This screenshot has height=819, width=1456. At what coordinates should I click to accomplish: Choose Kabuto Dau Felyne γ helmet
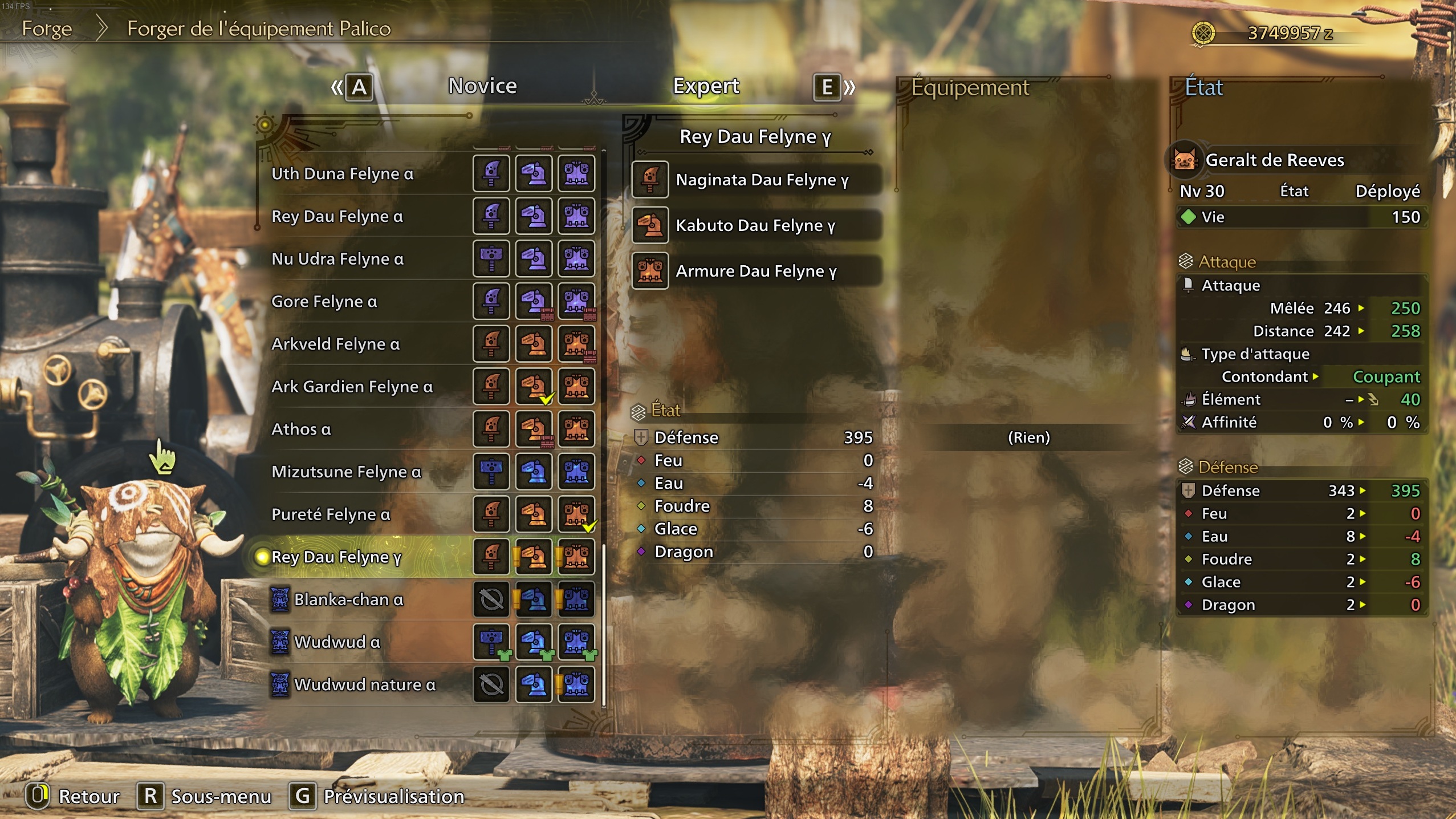pos(755,225)
